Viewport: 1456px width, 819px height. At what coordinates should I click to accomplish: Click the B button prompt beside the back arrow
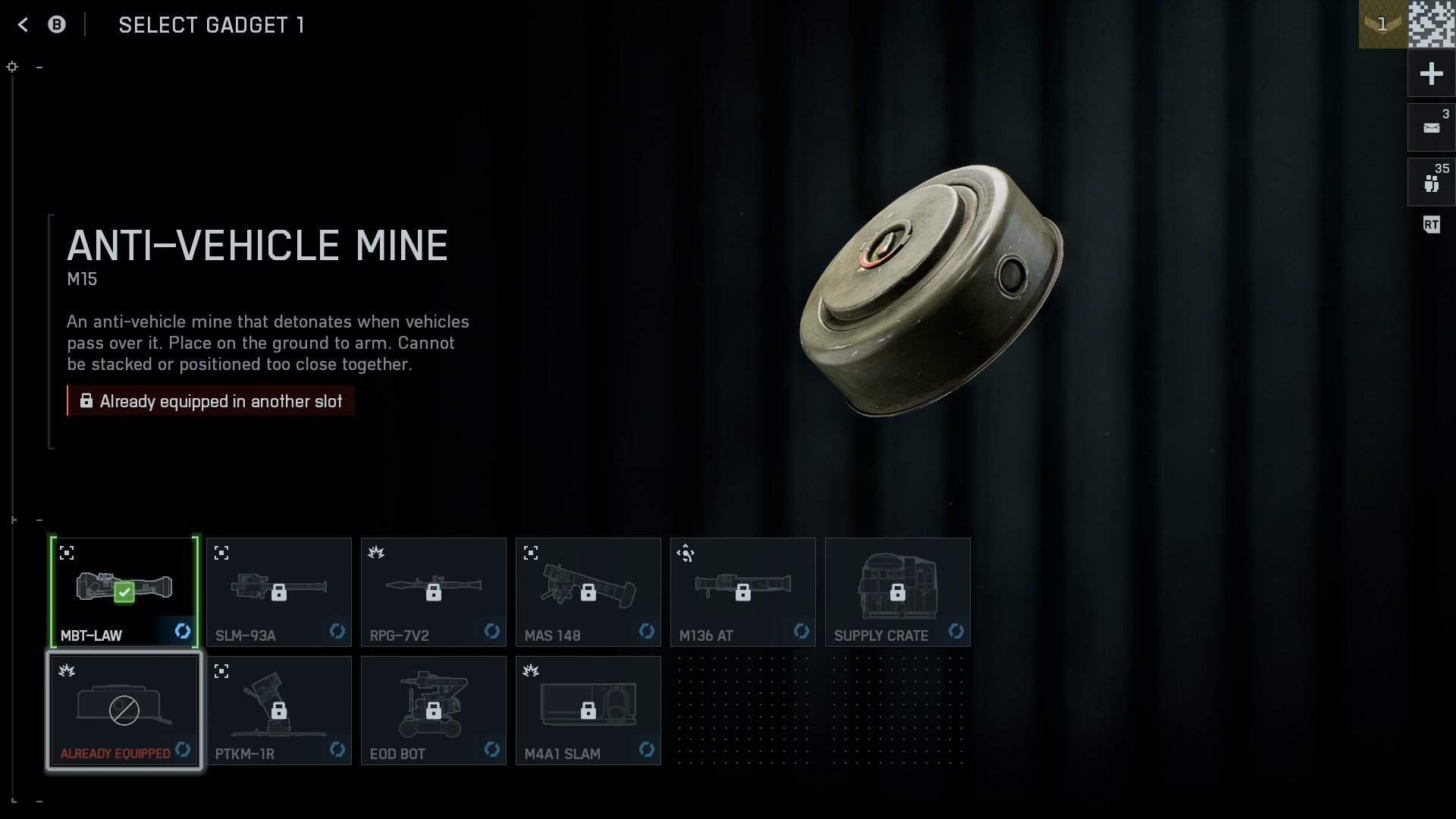pos(55,24)
